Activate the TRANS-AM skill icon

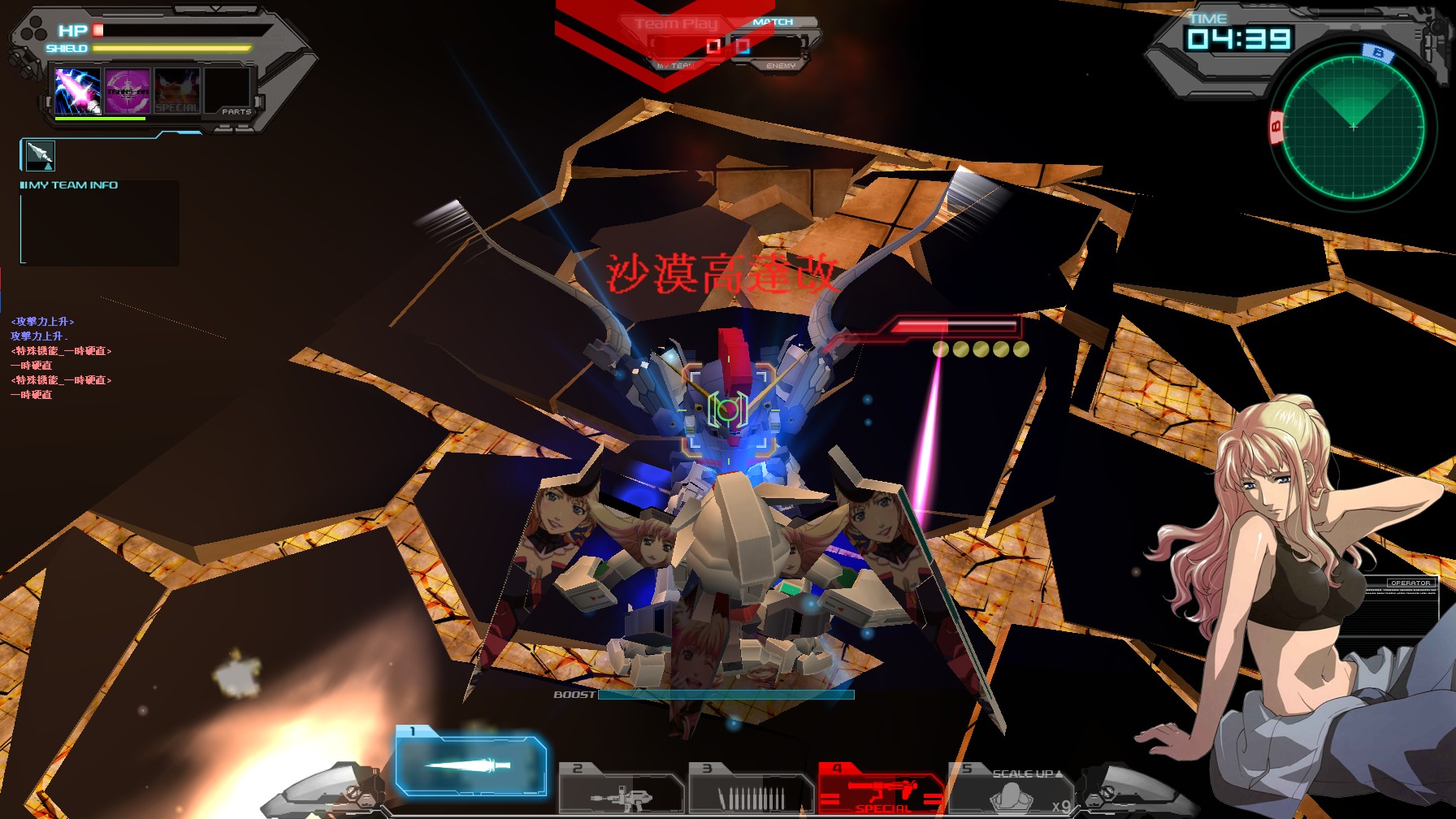tap(127, 91)
